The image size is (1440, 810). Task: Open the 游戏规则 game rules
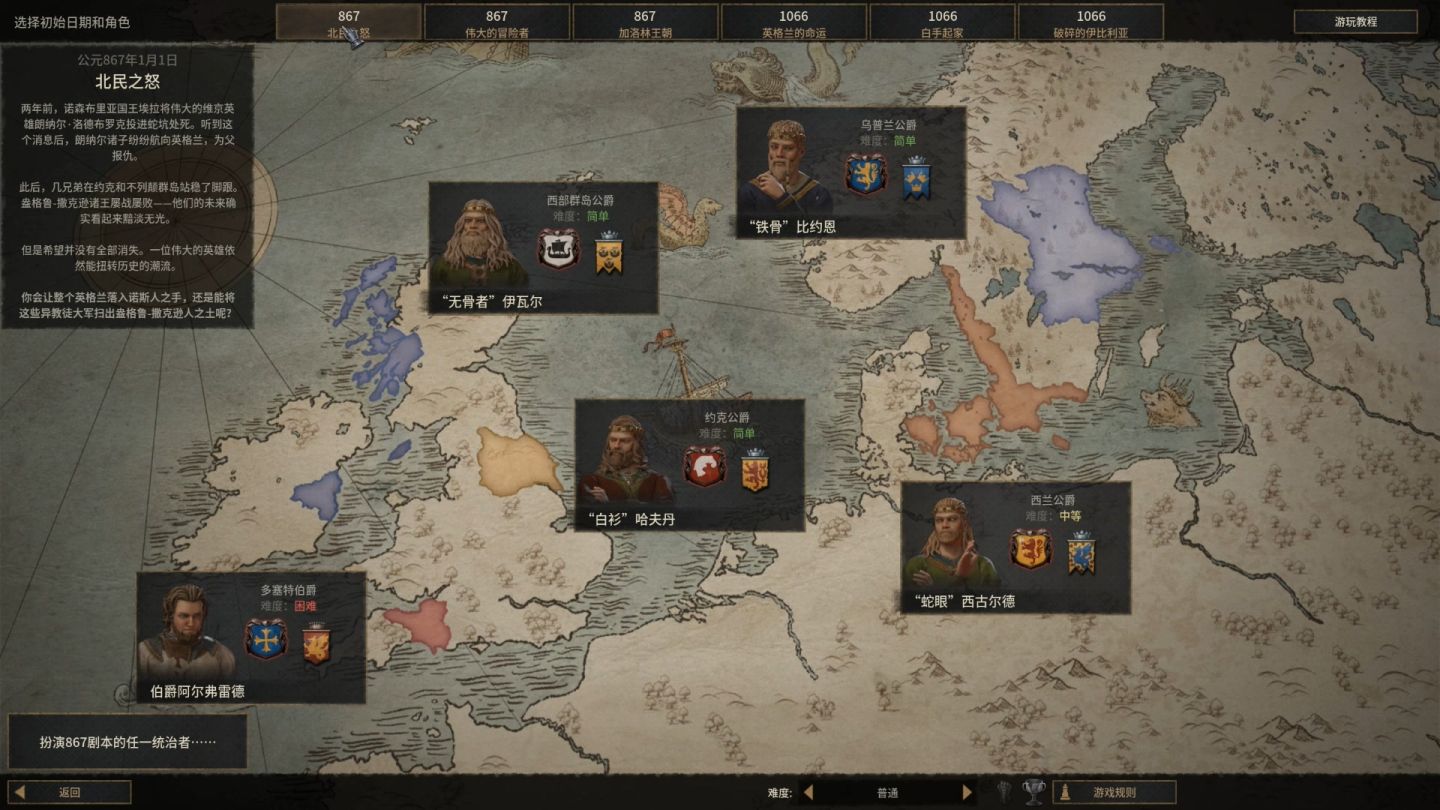pos(1114,792)
